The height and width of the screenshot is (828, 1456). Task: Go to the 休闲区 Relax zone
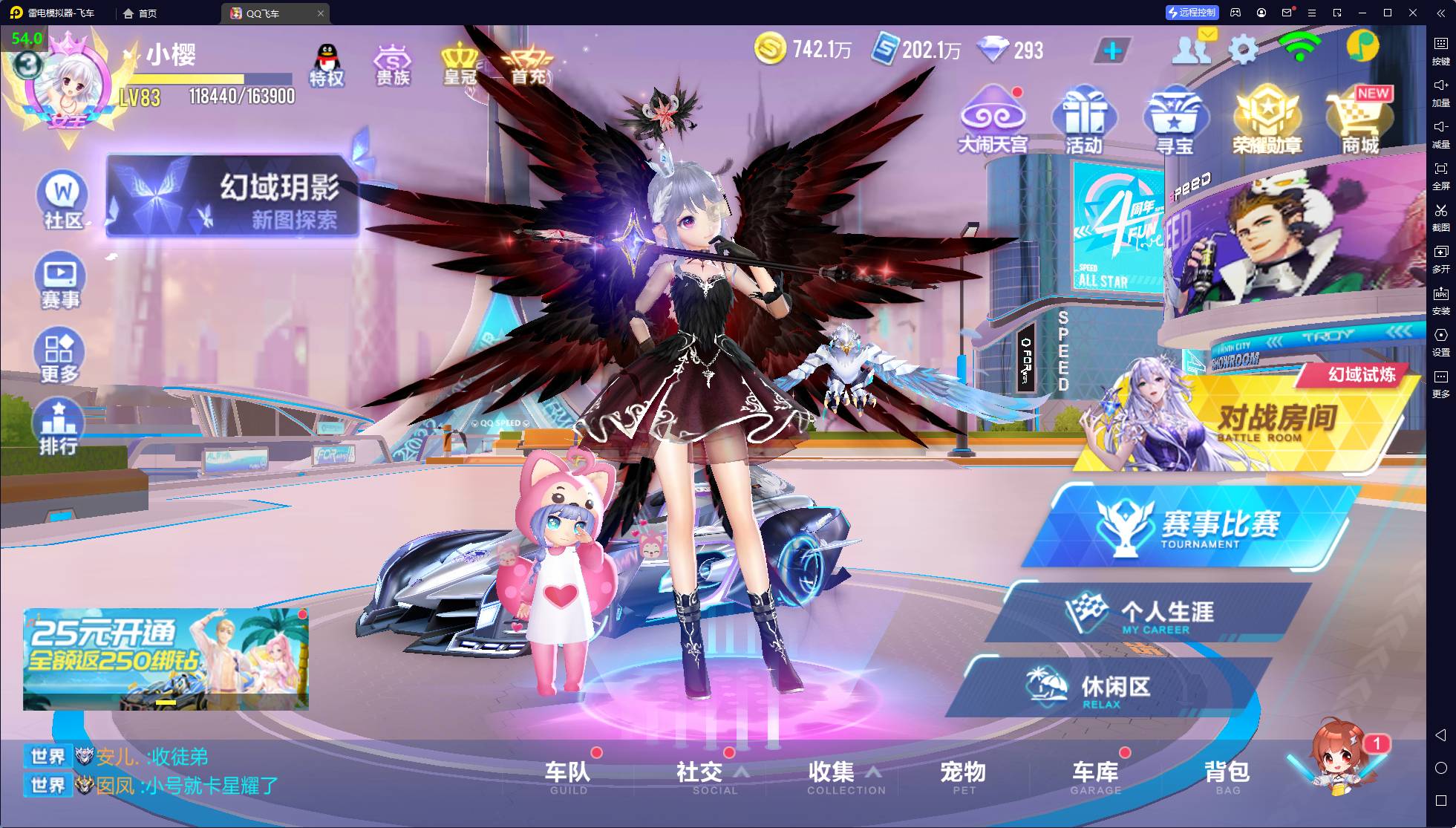click(x=1106, y=688)
